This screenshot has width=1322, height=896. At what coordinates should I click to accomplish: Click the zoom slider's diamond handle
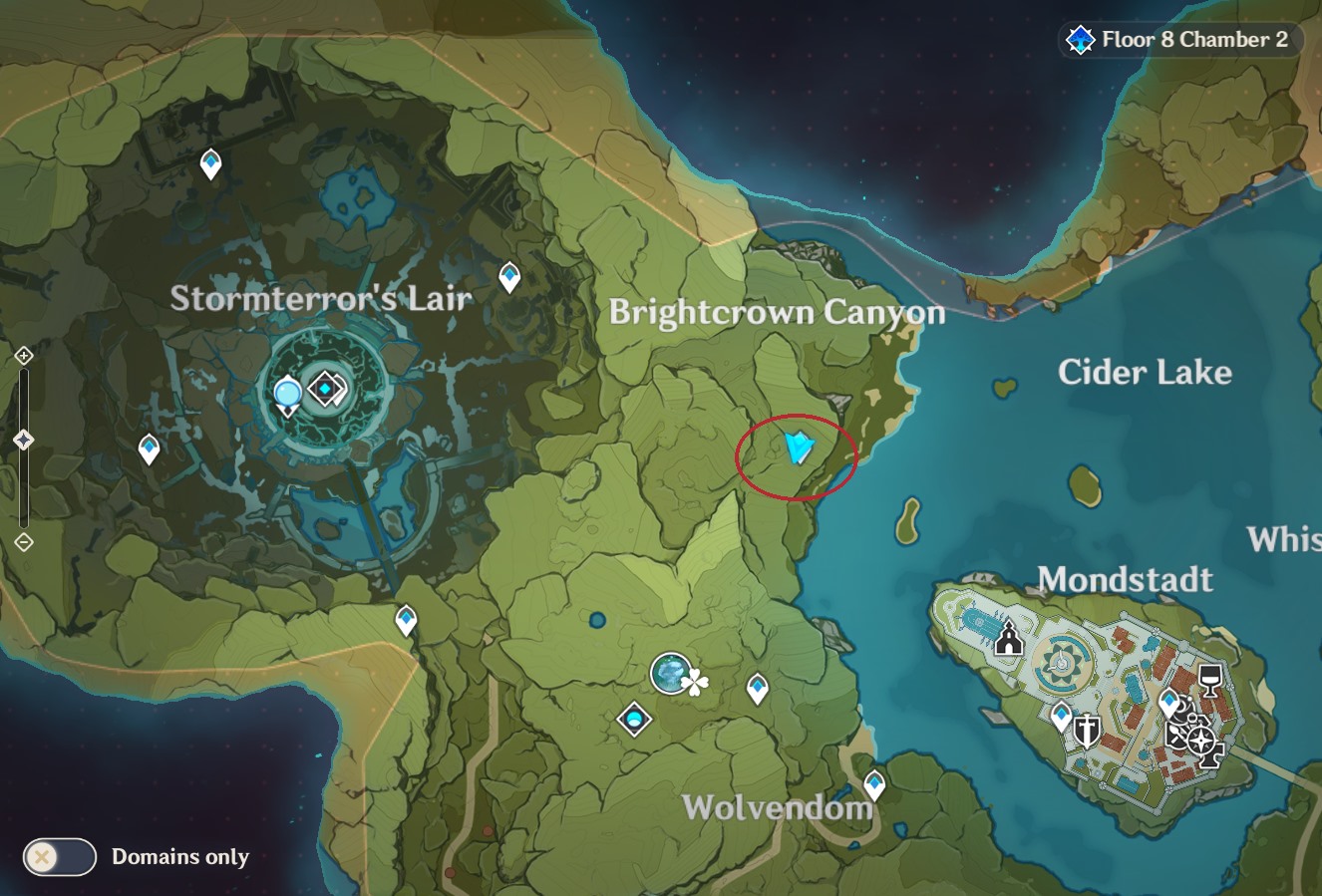(24, 440)
